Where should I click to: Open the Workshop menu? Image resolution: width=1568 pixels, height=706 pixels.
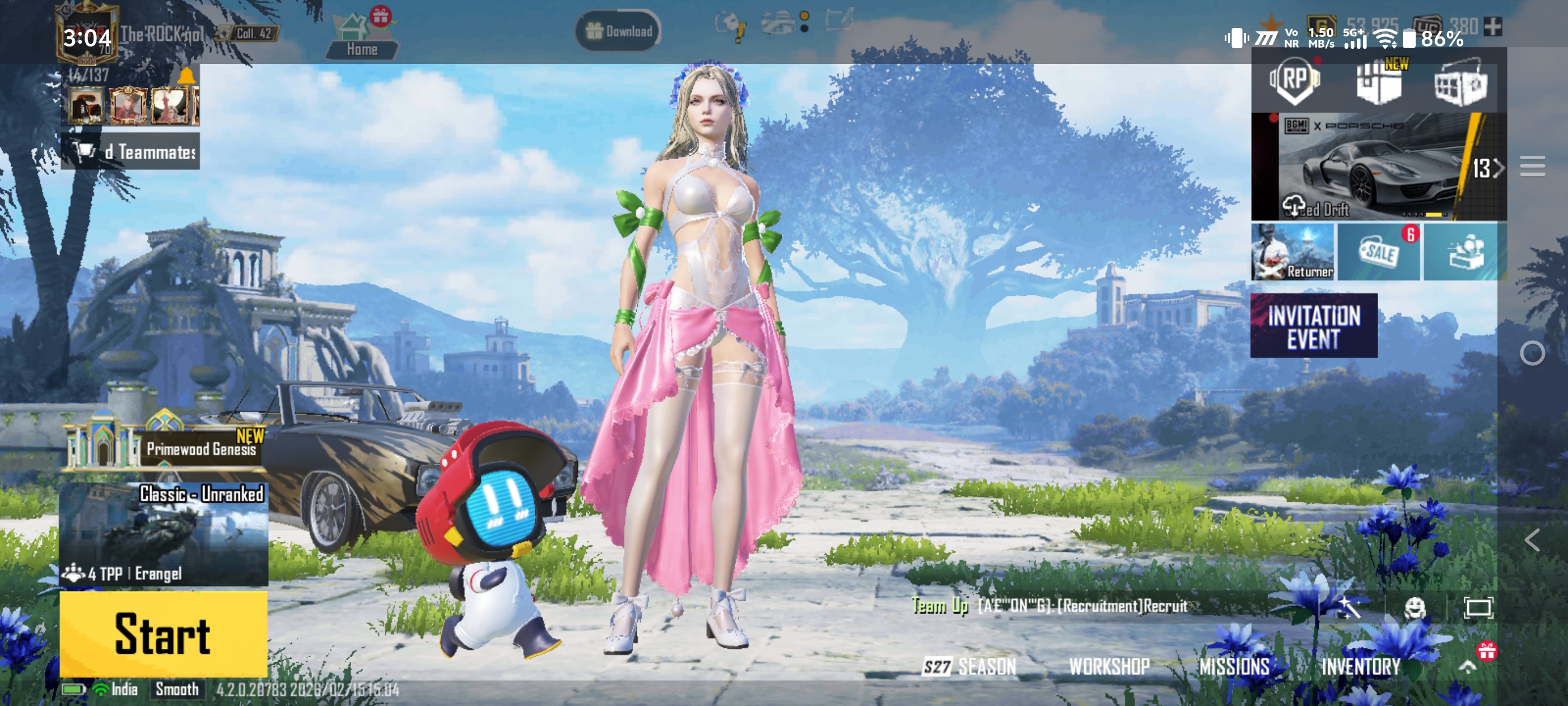(1109, 666)
